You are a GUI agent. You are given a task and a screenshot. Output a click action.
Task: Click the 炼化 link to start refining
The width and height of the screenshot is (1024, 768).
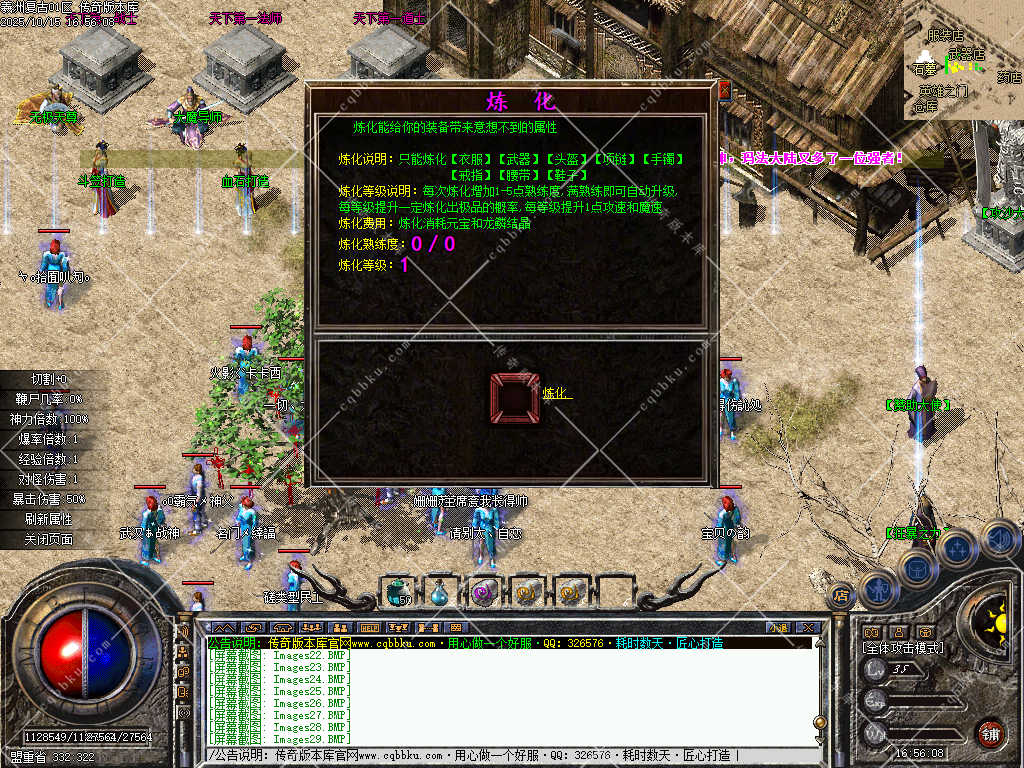coord(556,394)
